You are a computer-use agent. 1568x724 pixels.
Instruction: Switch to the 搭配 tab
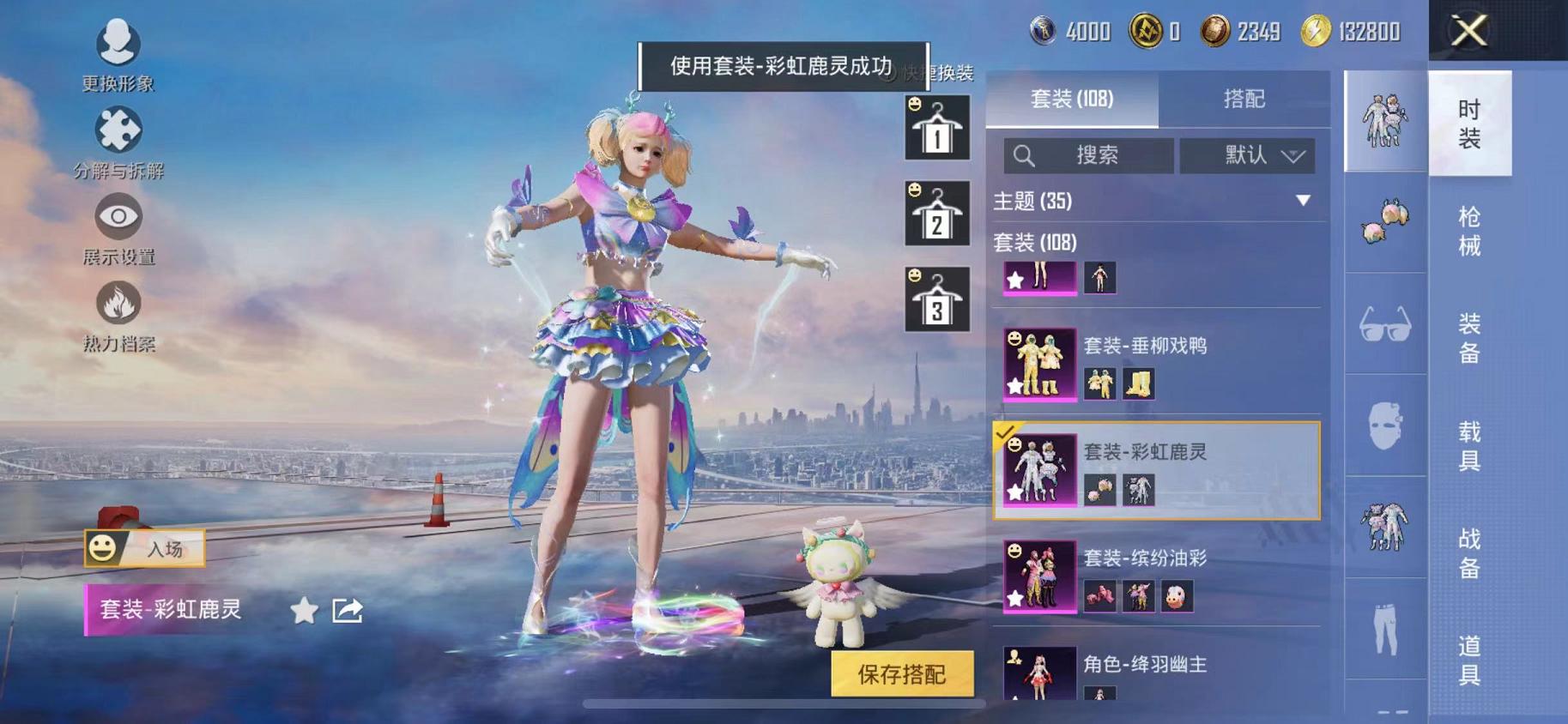point(1244,100)
